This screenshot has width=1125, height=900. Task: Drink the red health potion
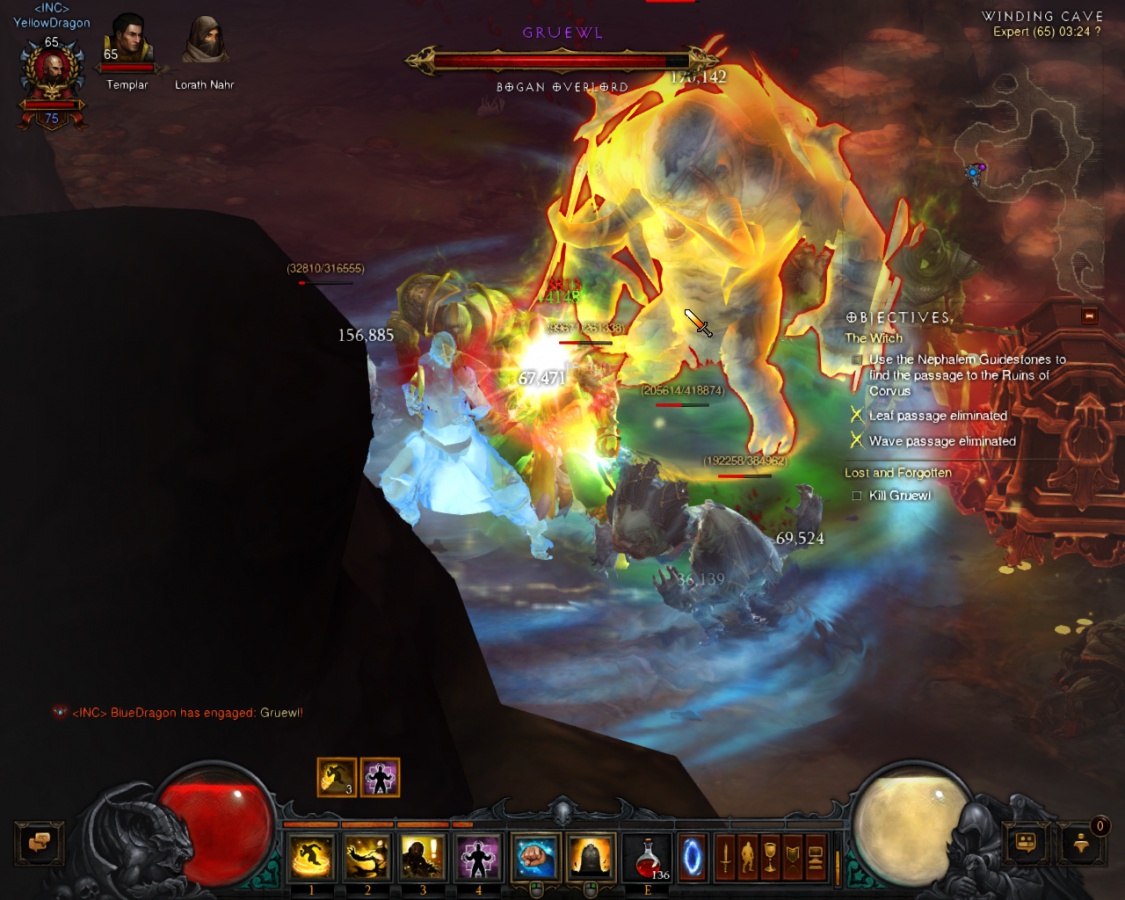(647, 857)
